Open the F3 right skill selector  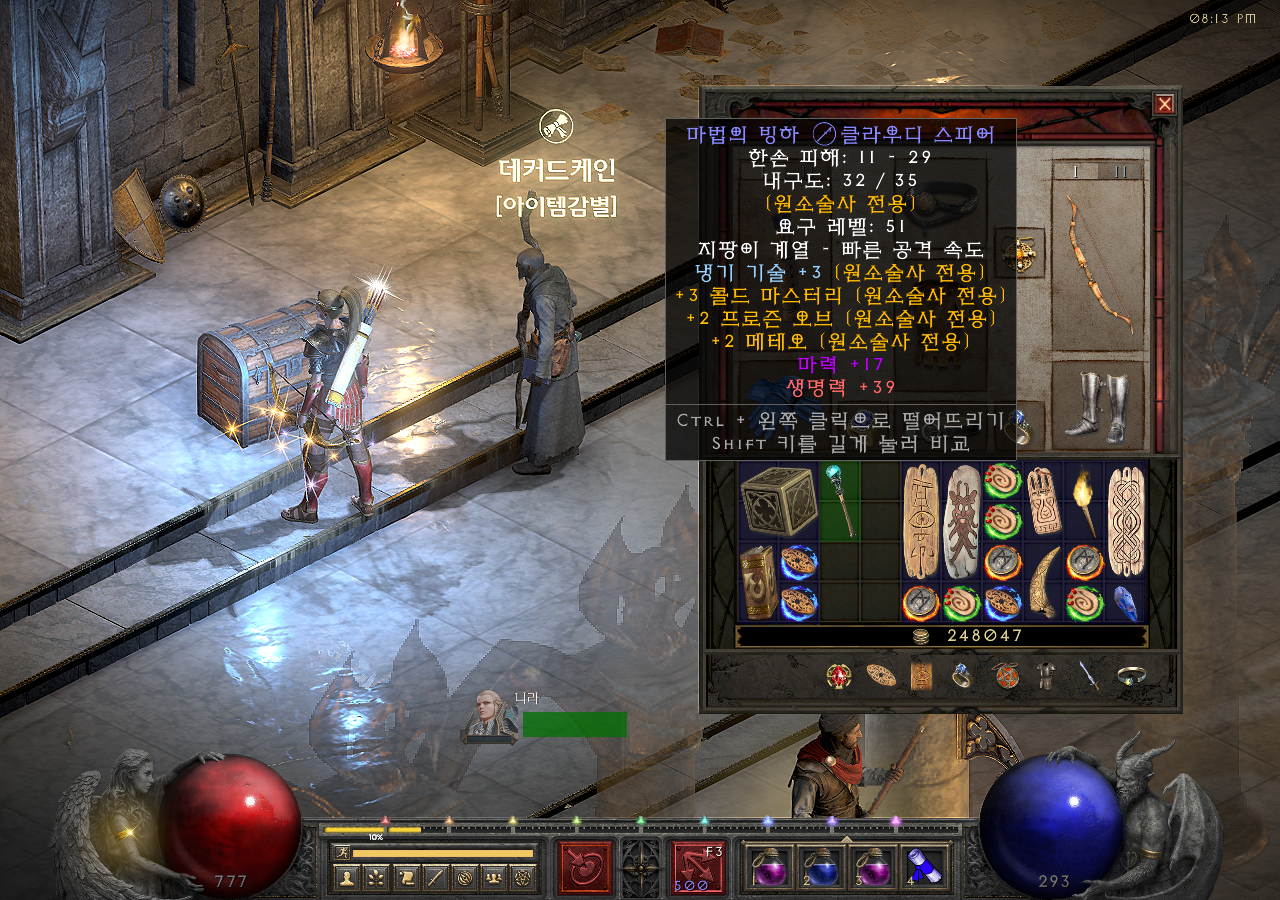click(699, 866)
